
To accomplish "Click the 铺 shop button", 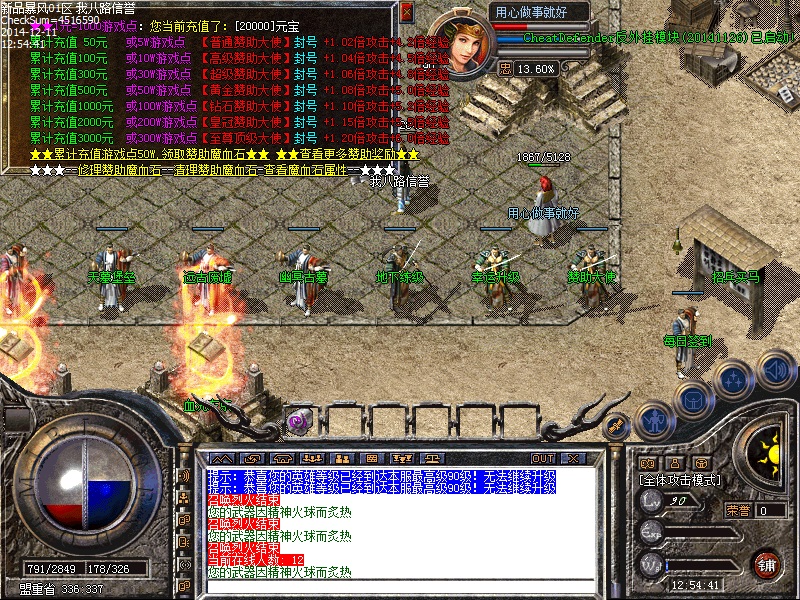I will pos(767,563).
